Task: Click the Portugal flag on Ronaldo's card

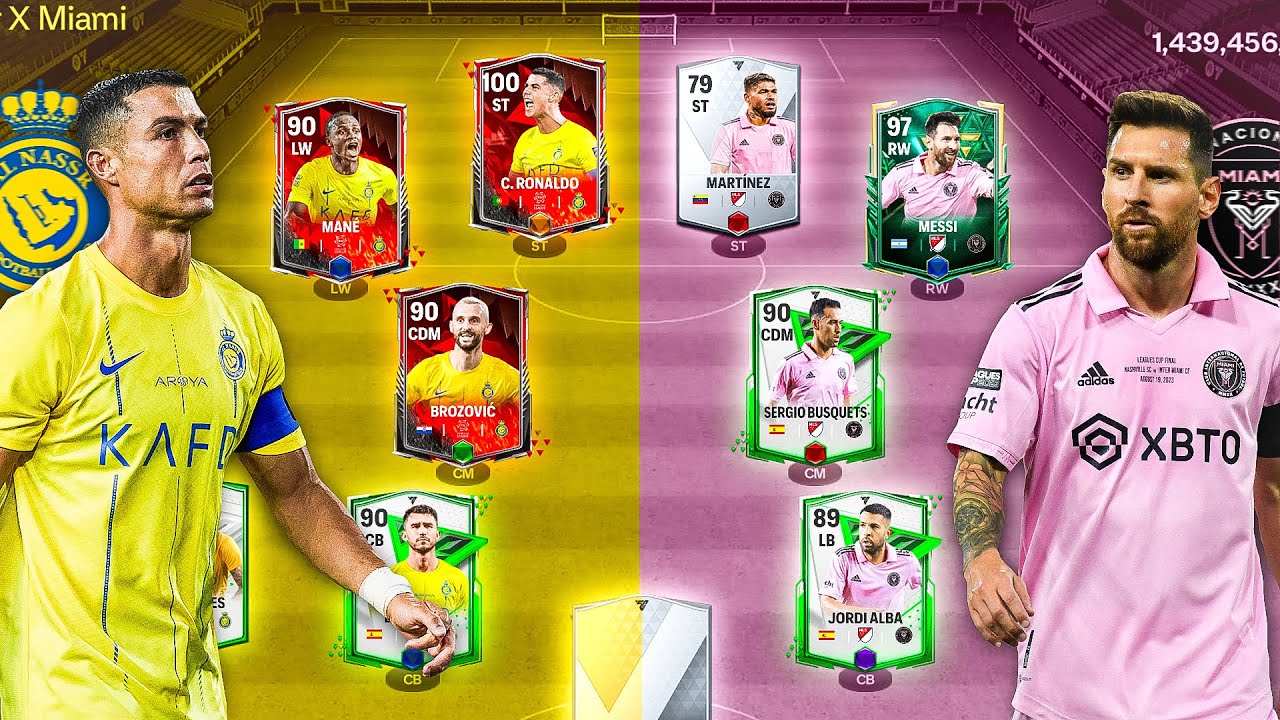Action: (497, 201)
